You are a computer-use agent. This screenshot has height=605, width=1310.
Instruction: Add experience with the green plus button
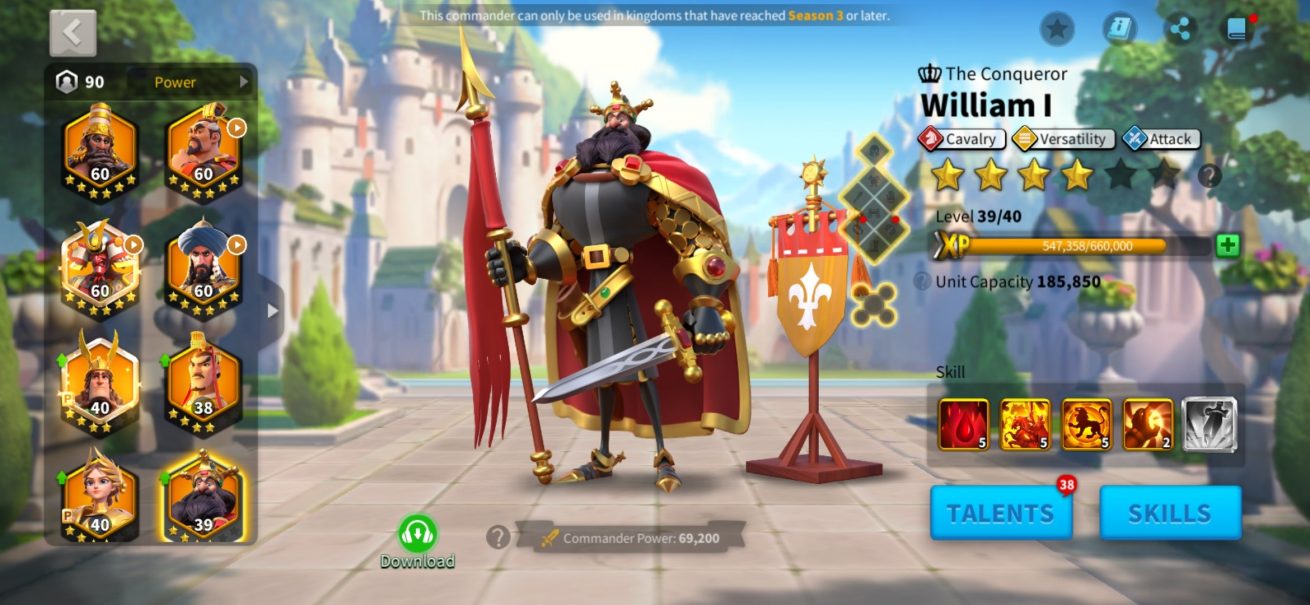(1227, 246)
